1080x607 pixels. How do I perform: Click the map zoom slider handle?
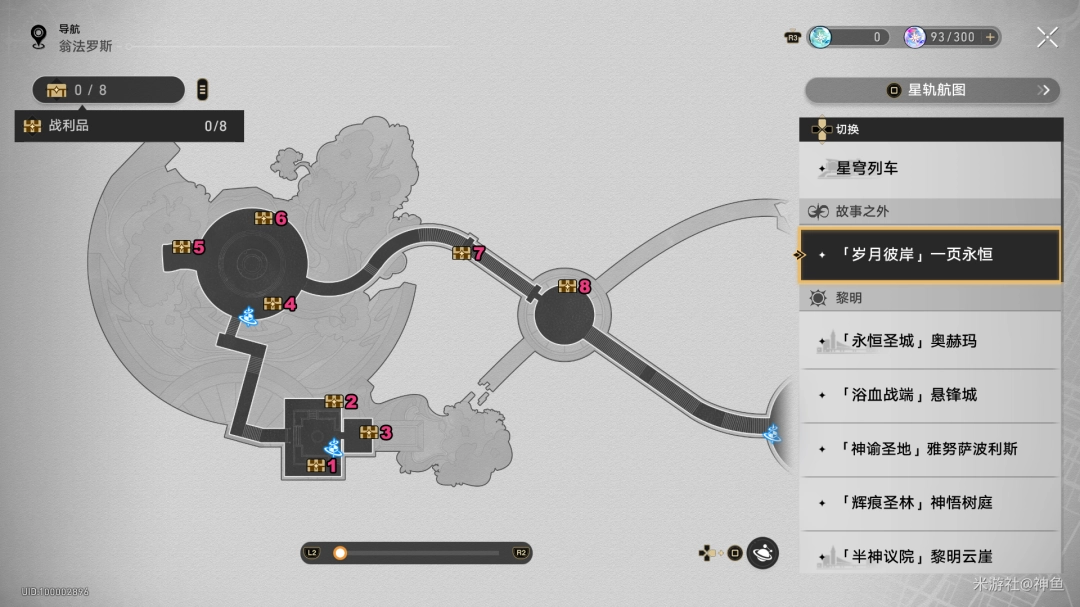340,553
